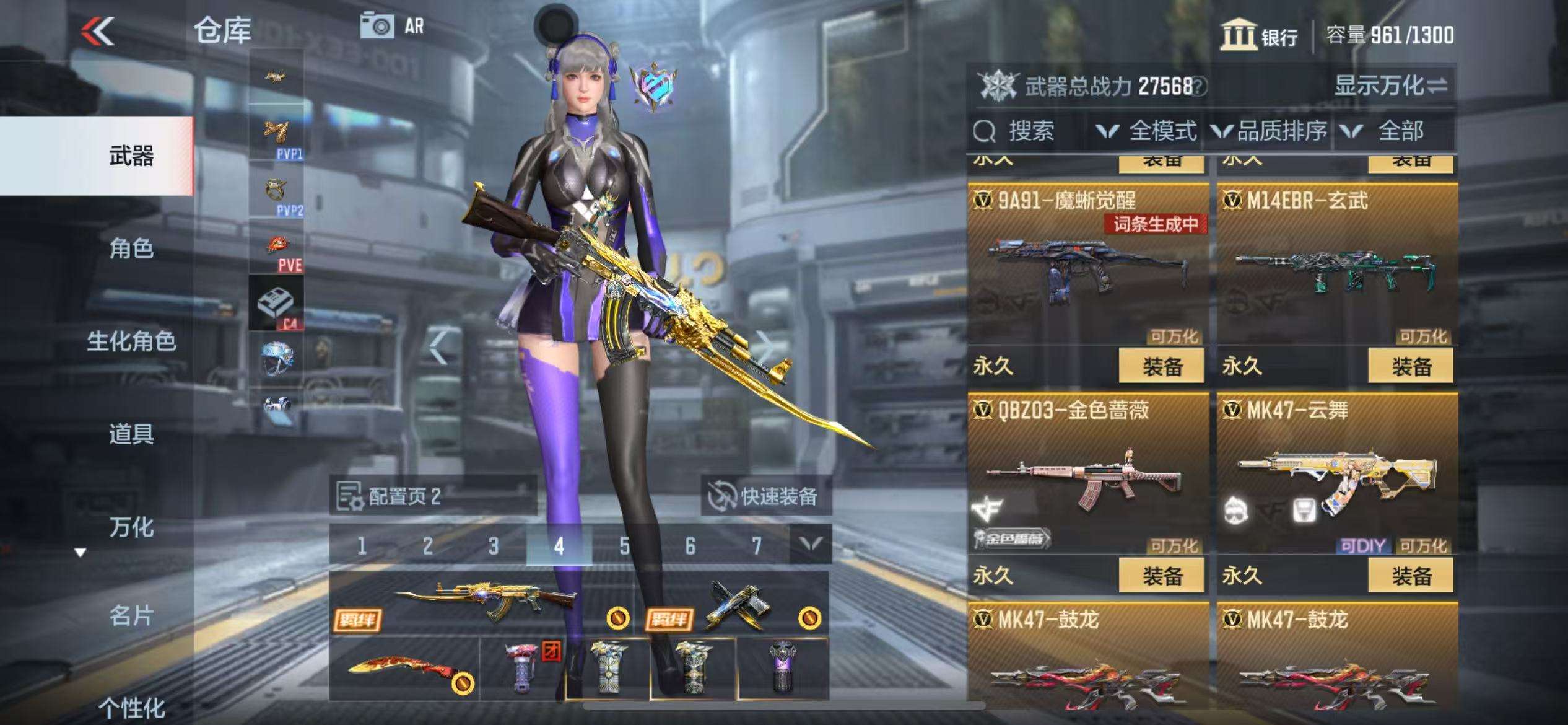Equip the QBZ03-金色蔷薇 rifle
Viewport: 1568px width, 725px height.
[x=1161, y=576]
